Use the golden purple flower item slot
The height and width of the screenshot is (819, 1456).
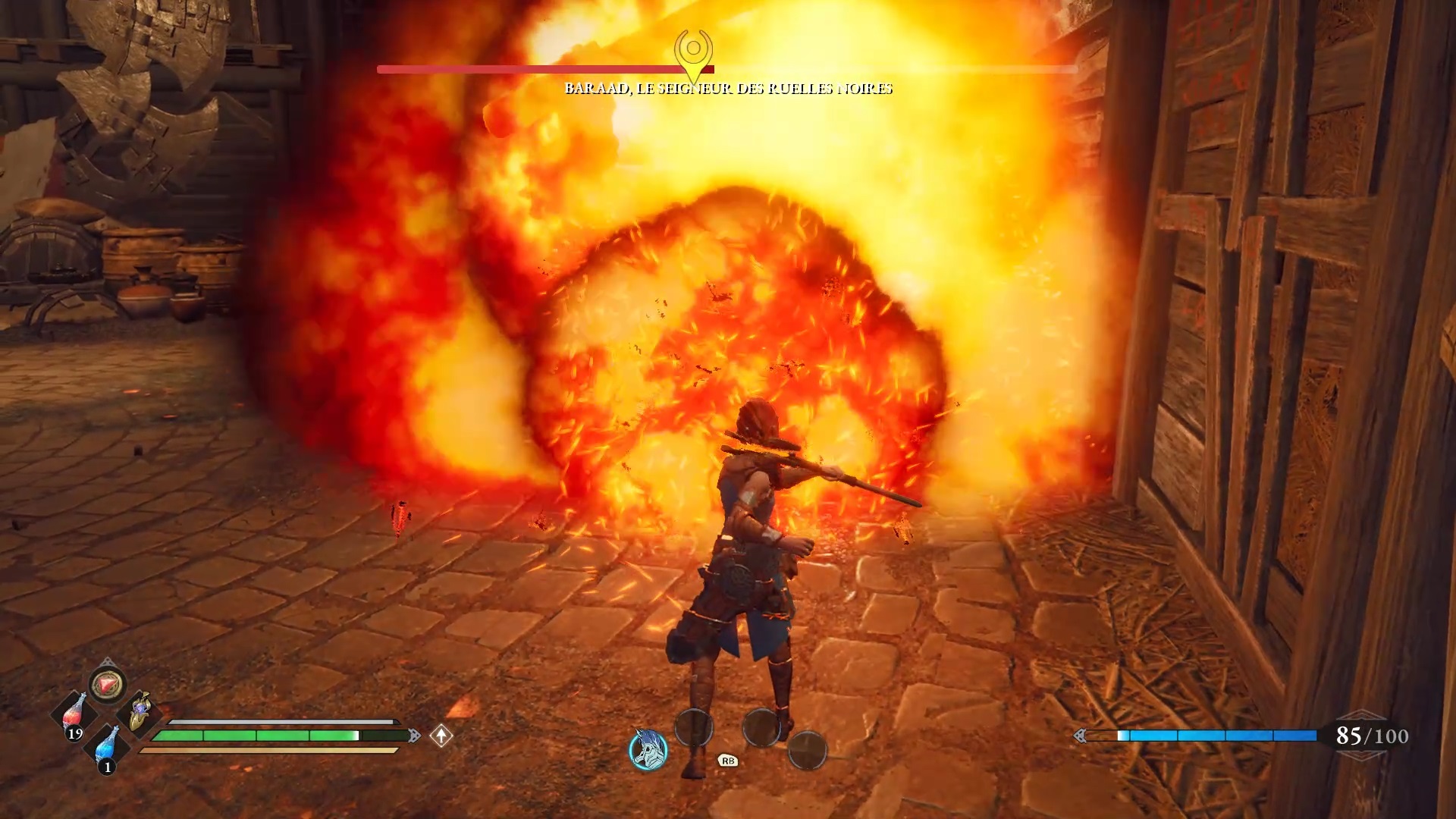point(140,711)
